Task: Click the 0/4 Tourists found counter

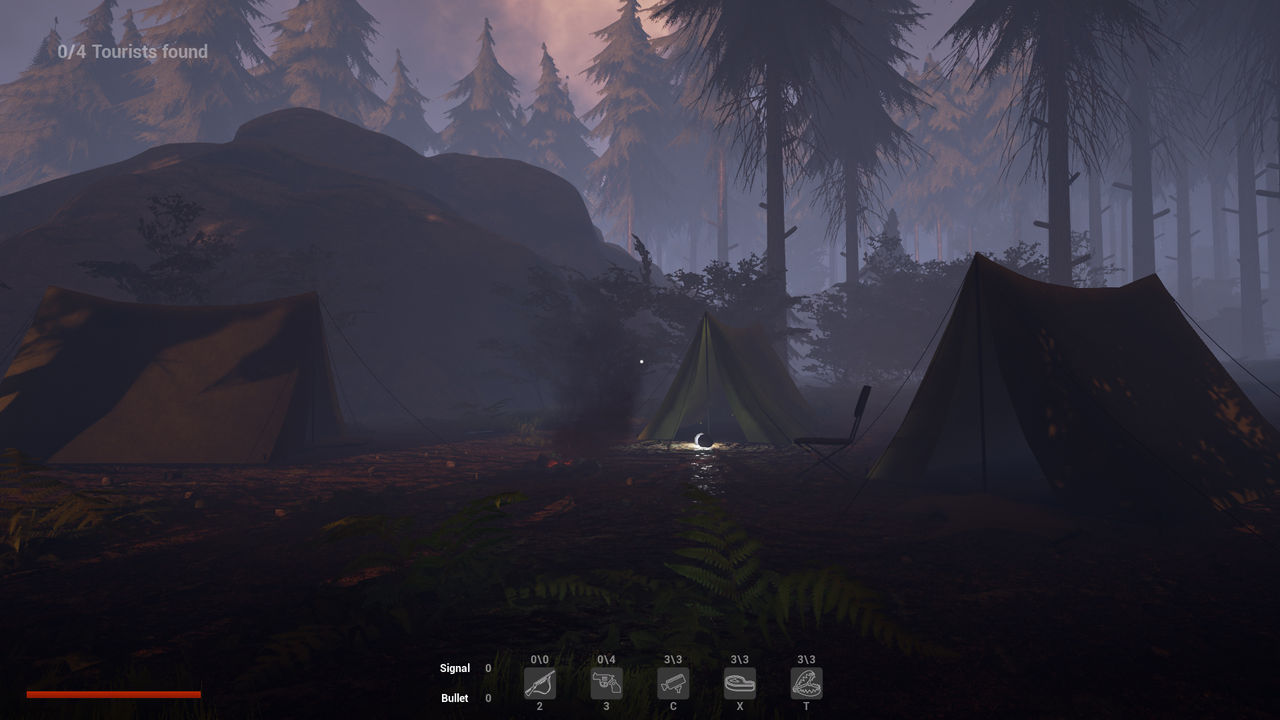Action: pyautogui.click(x=131, y=51)
